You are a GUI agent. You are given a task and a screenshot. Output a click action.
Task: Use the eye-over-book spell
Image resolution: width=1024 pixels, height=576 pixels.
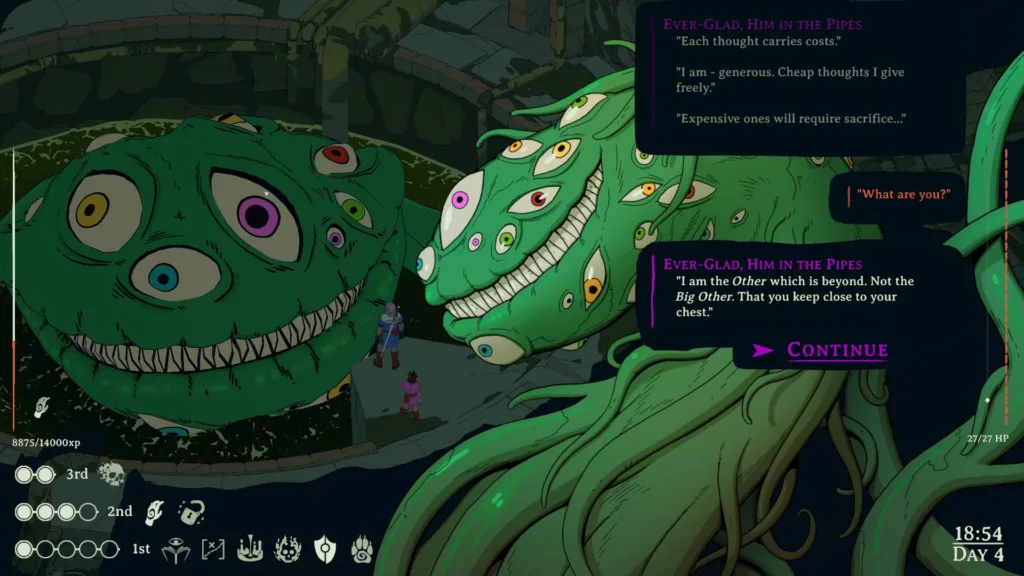173,549
